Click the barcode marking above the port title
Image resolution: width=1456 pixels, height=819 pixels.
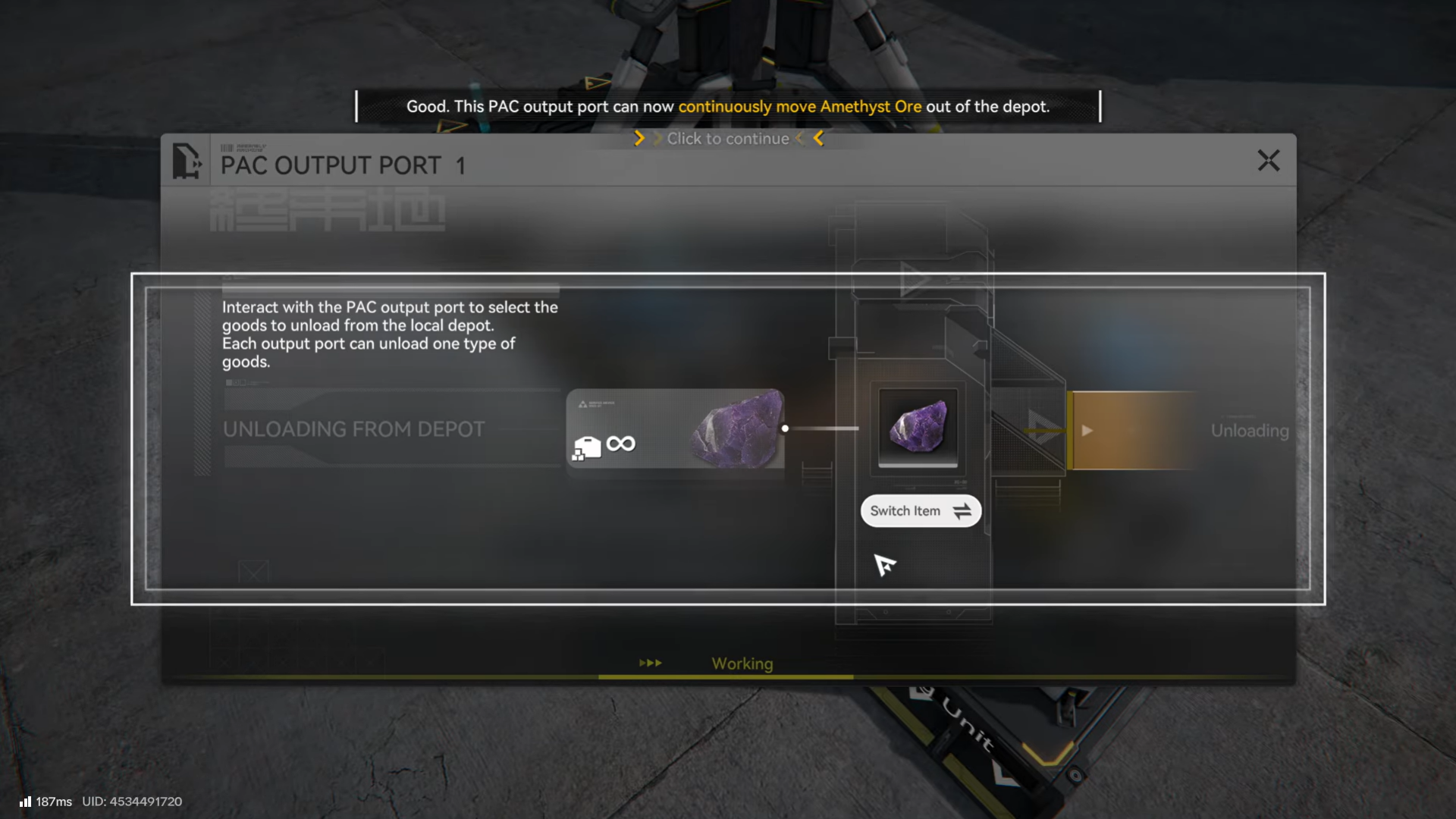tap(227, 147)
